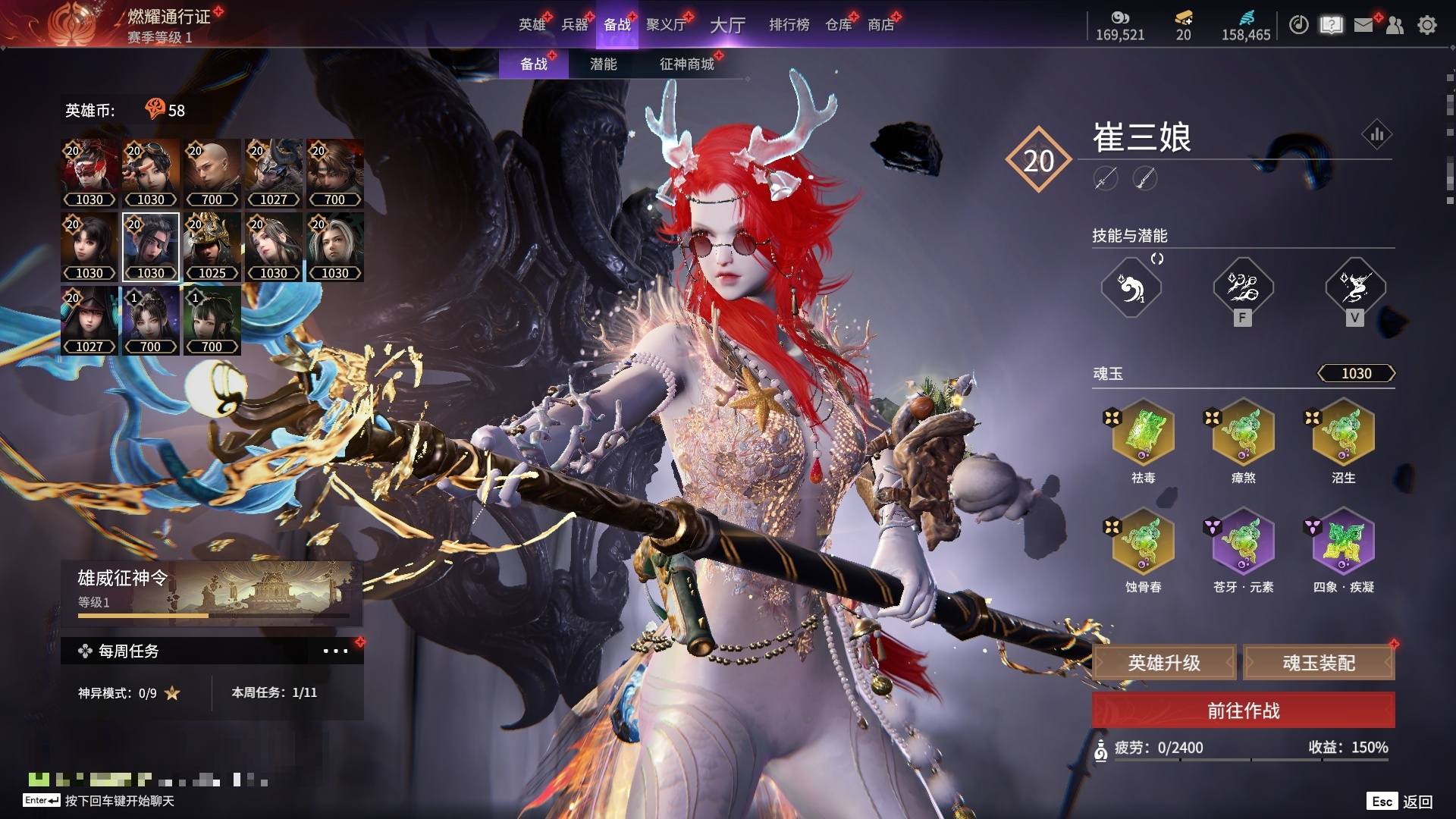Viewport: 1456px width, 819px height.
Task: Open the 征神商城 shop tab
Action: [686, 64]
